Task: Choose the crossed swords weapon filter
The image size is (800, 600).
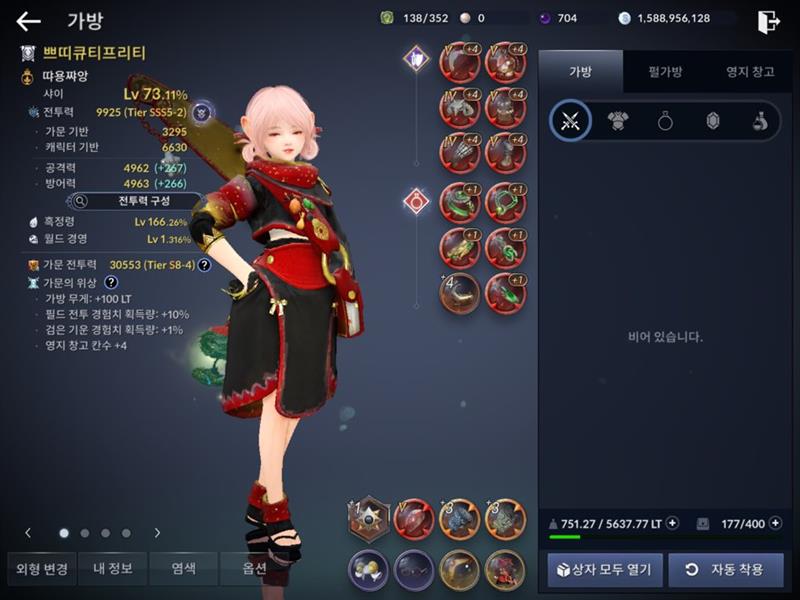Action: tap(571, 121)
